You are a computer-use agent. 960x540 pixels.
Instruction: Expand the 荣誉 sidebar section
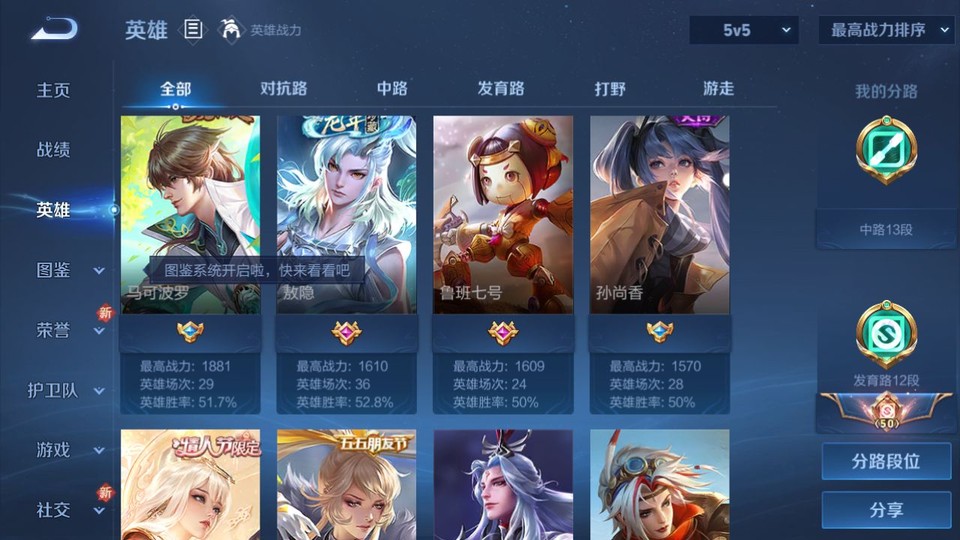[x=68, y=330]
